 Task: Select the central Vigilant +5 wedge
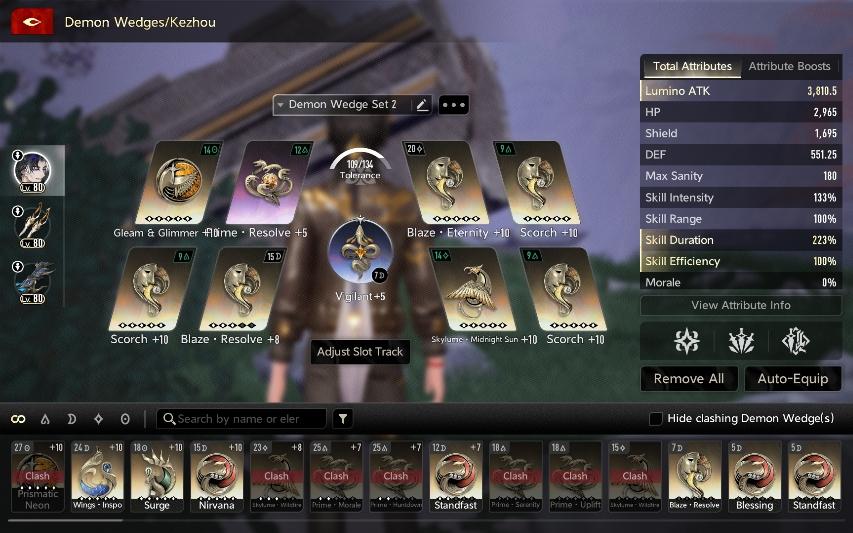(x=360, y=252)
